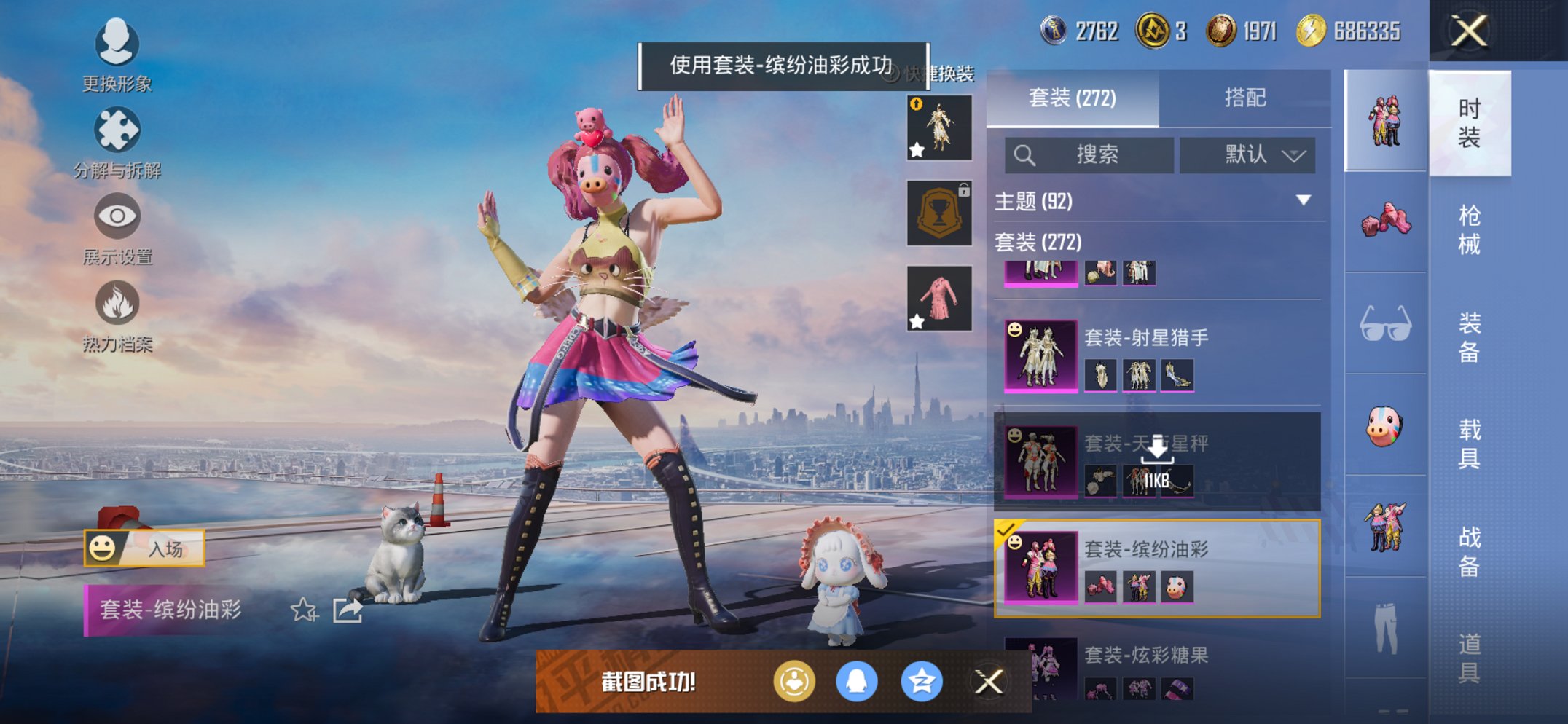This screenshot has width=1568, height=724.
Task: Open the 更换形象 change appearance panel
Action: click(x=117, y=55)
